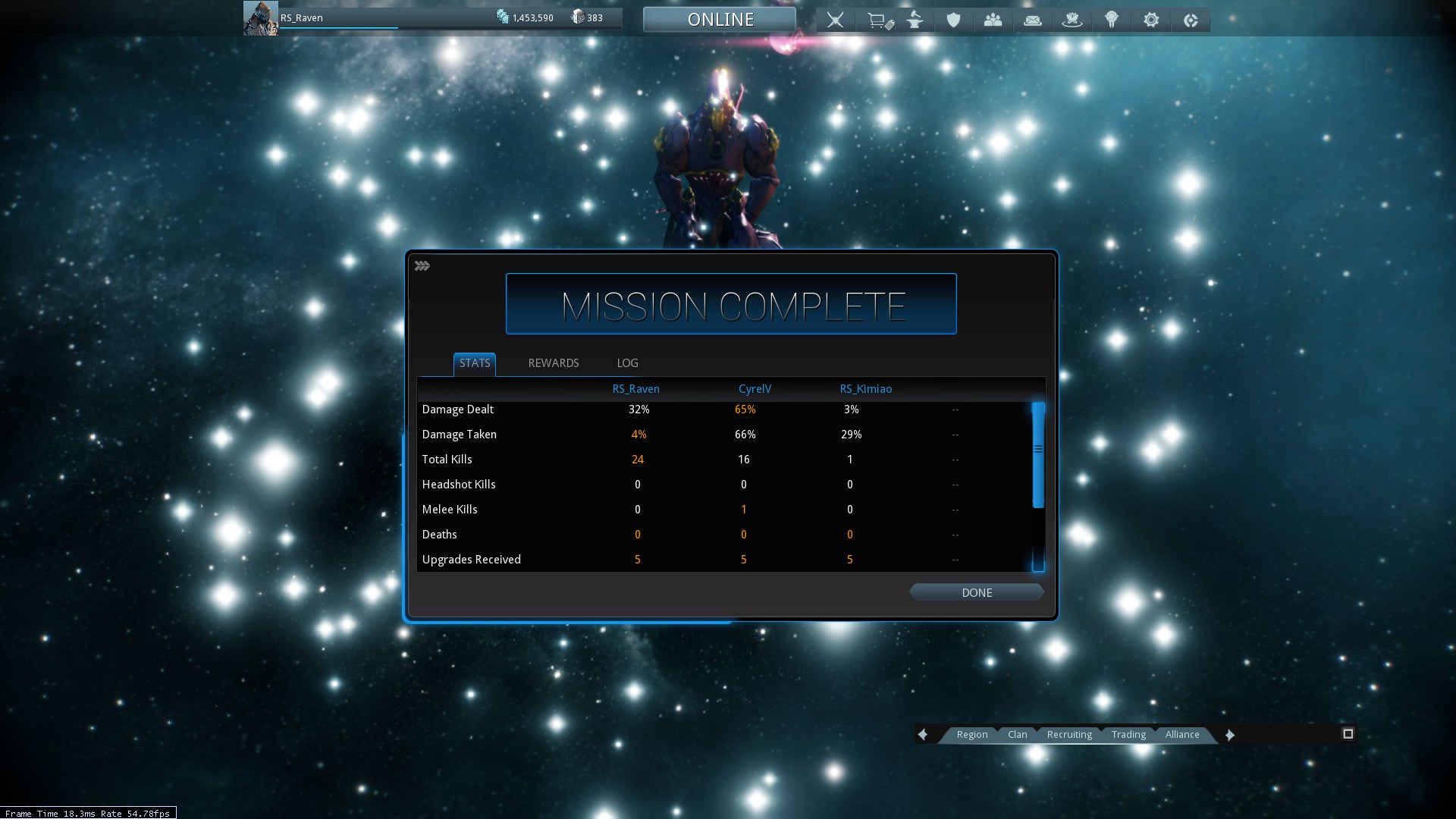This screenshot has height=819, width=1456.
Task: Open the crossed swords arsenal icon
Action: 835,20
